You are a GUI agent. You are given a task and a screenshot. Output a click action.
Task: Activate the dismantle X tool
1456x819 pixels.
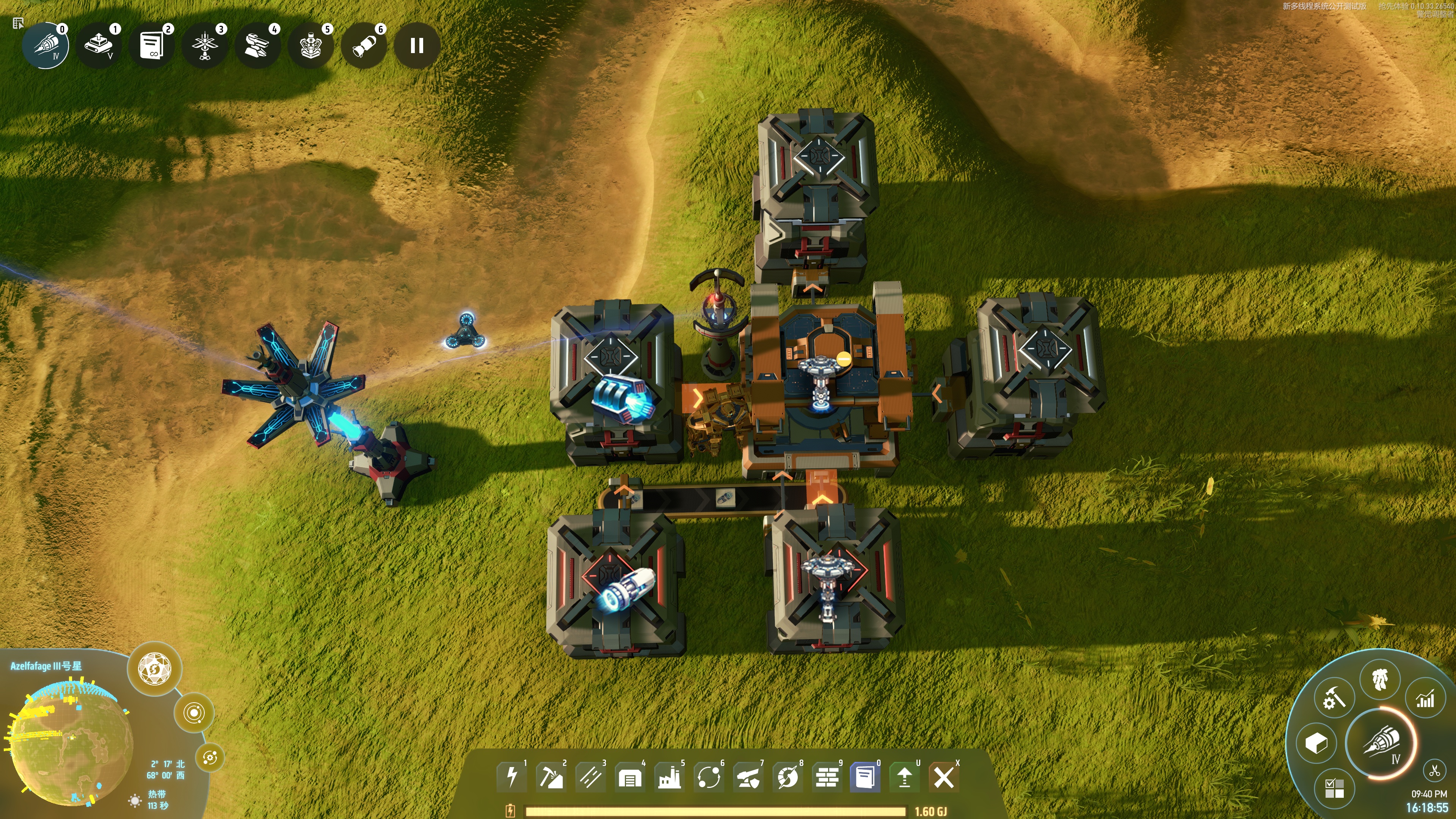click(943, 778)
